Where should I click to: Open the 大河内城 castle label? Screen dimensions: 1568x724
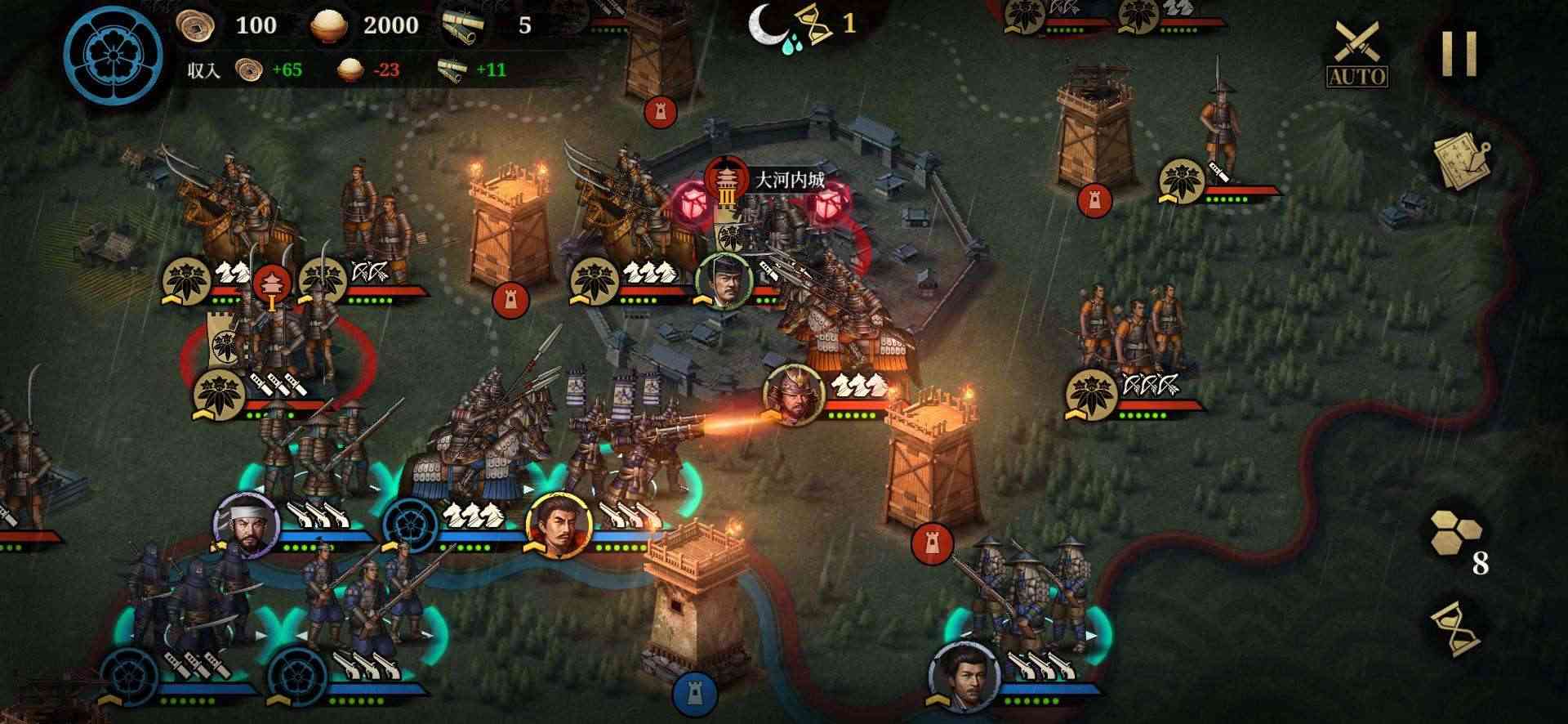(795, 173)
